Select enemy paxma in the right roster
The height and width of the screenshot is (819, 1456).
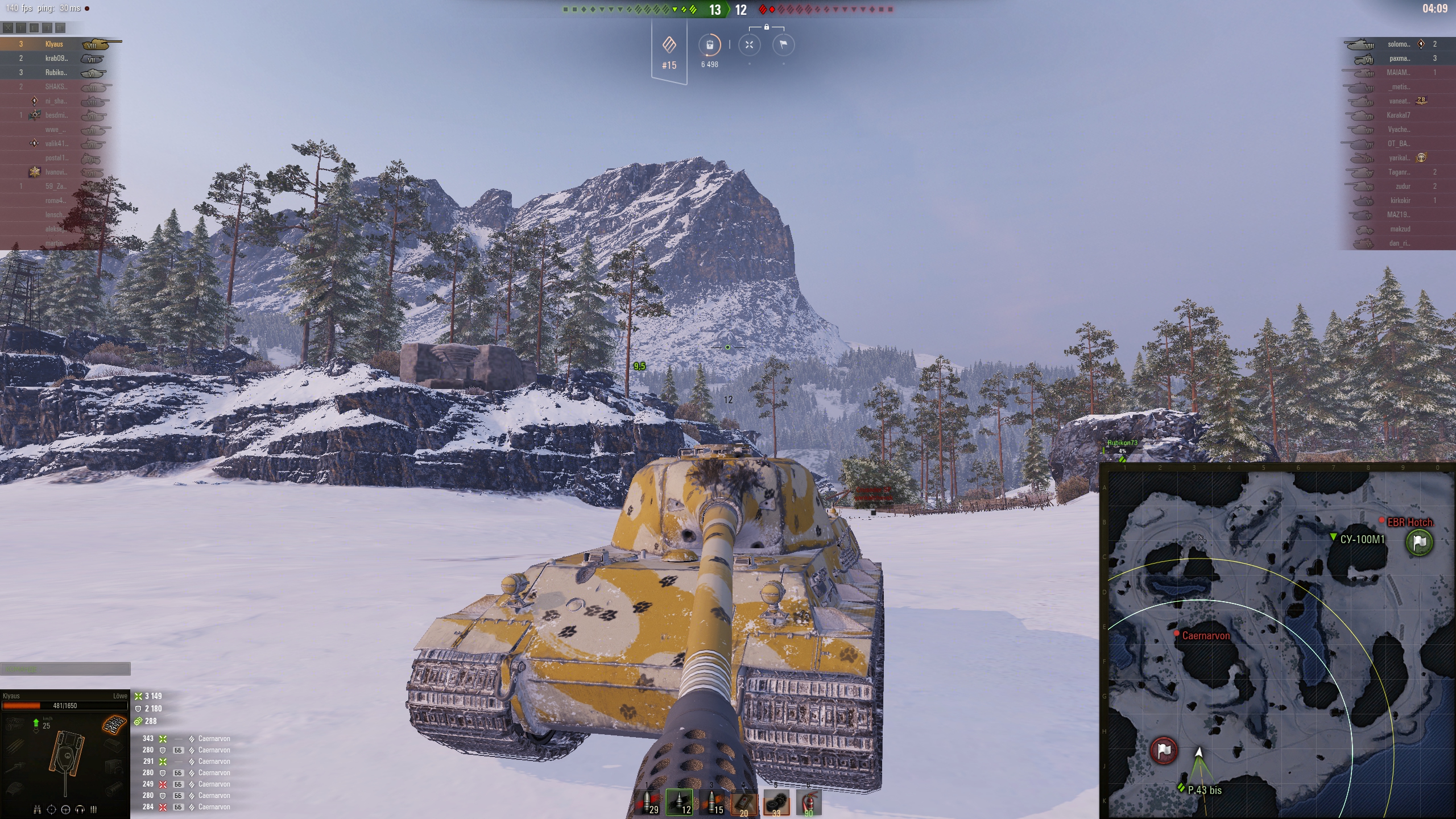click(1399, 58)
